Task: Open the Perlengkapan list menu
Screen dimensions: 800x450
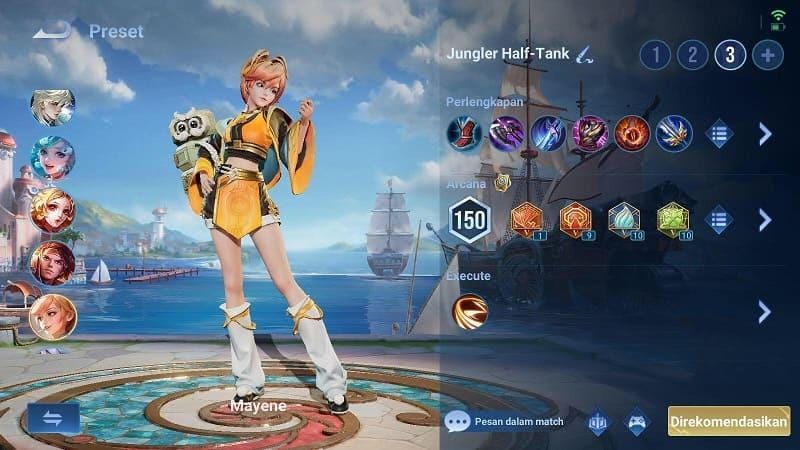Action: [x=719, y=134]
